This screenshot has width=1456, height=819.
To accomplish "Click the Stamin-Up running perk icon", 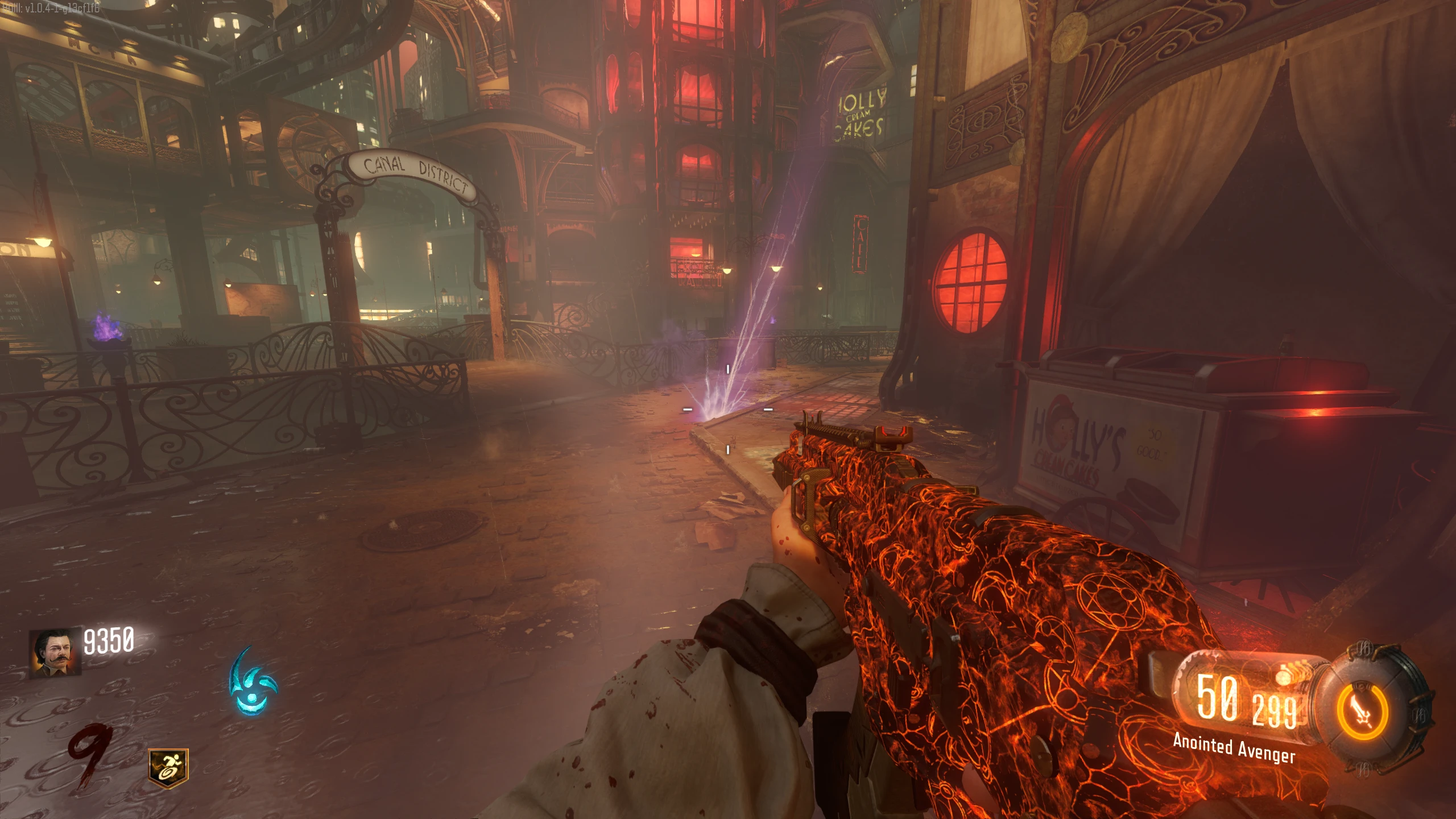I will [168, 768].
